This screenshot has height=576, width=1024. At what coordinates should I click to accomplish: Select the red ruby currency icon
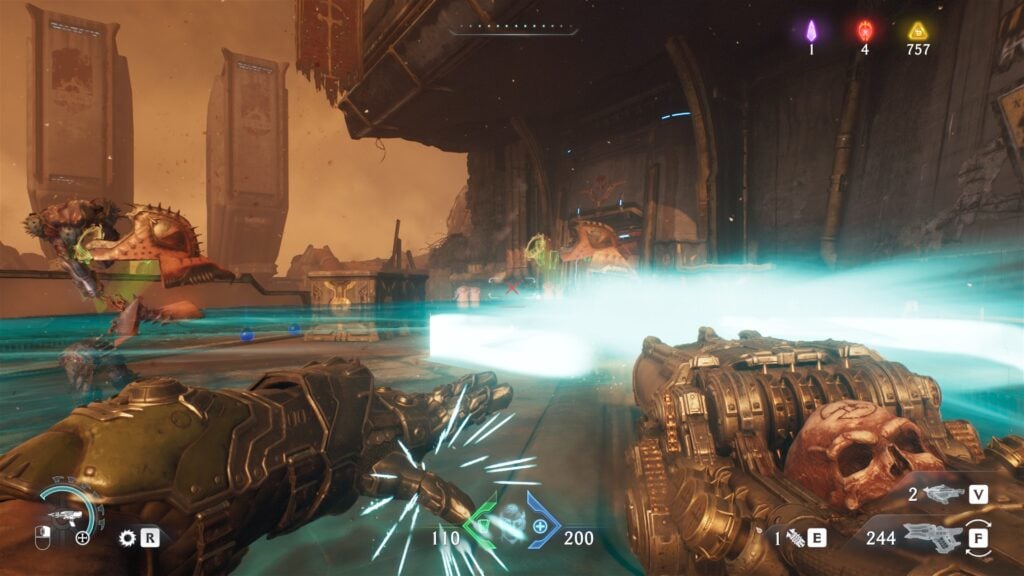tap(865, 30)
